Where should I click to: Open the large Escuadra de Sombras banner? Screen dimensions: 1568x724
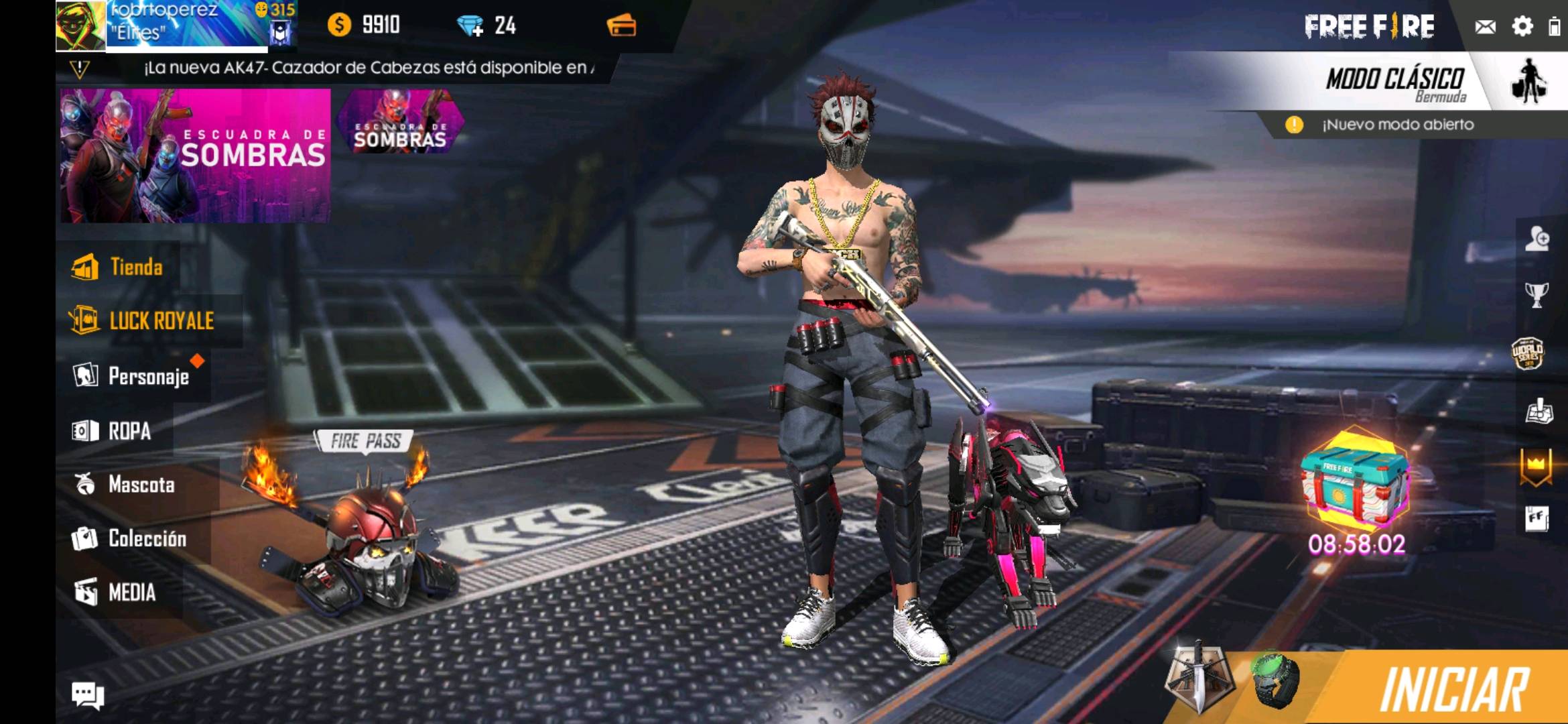[x=194, y=156]
